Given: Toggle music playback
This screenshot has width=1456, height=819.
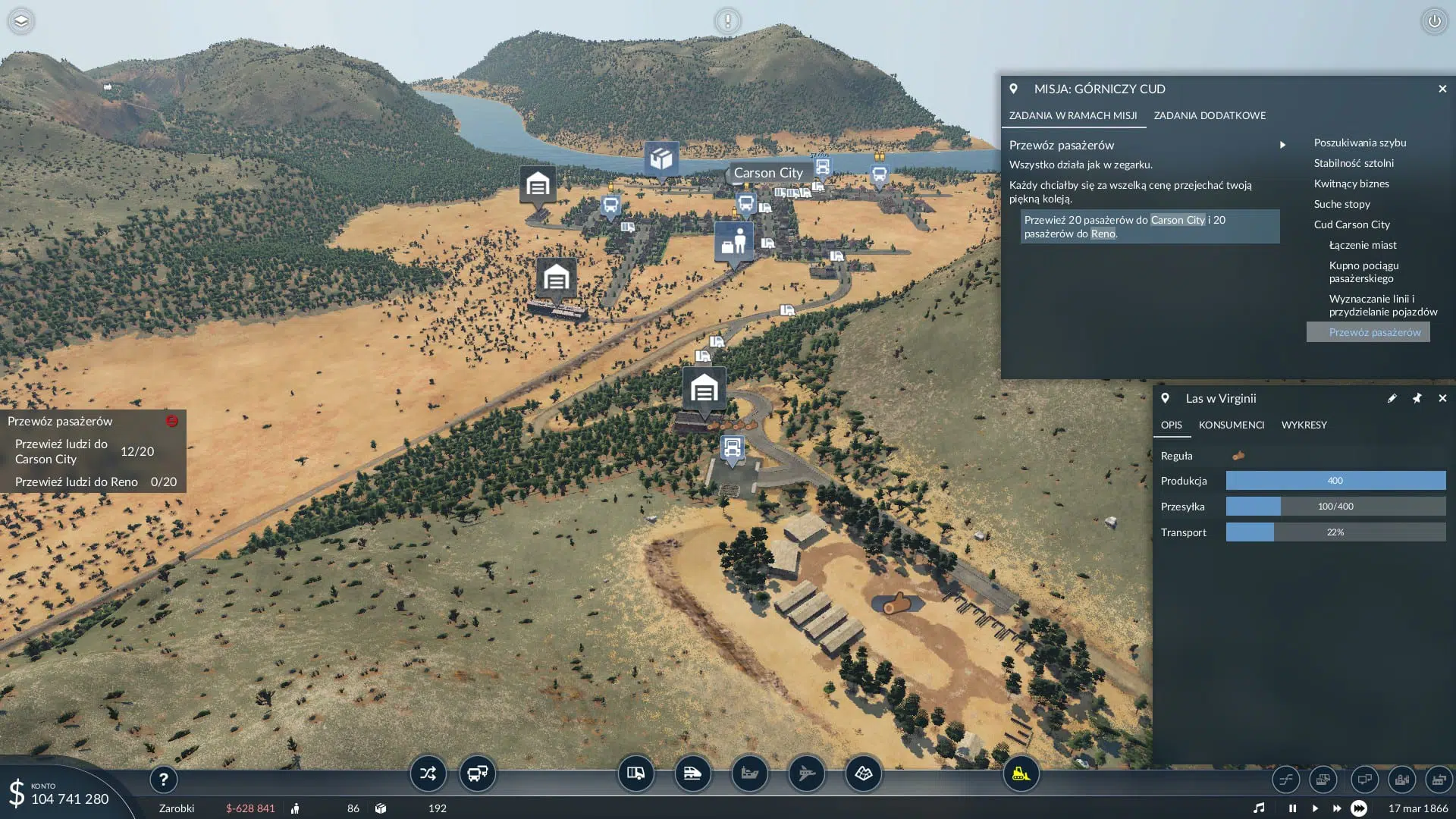Looking at the screenshot, I should tap(1260, 808).
